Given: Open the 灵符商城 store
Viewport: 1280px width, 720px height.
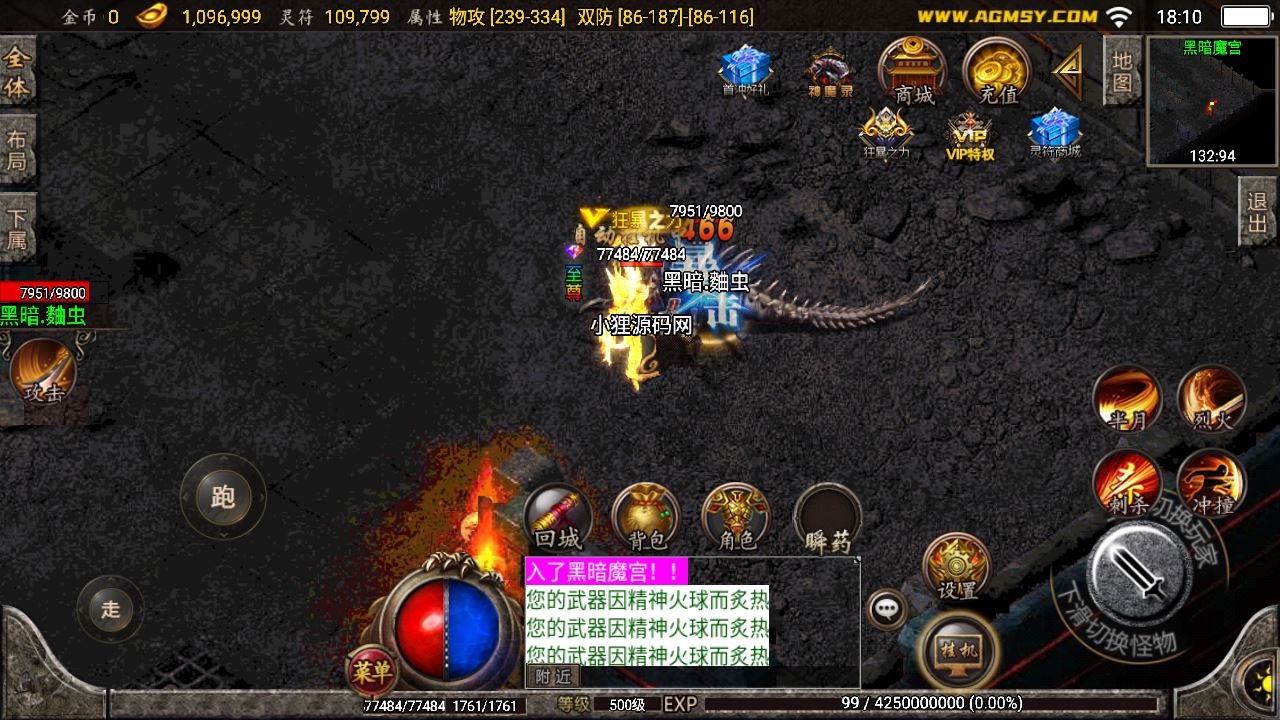Looking at the screenshot, I should (x=1055, y=134).
